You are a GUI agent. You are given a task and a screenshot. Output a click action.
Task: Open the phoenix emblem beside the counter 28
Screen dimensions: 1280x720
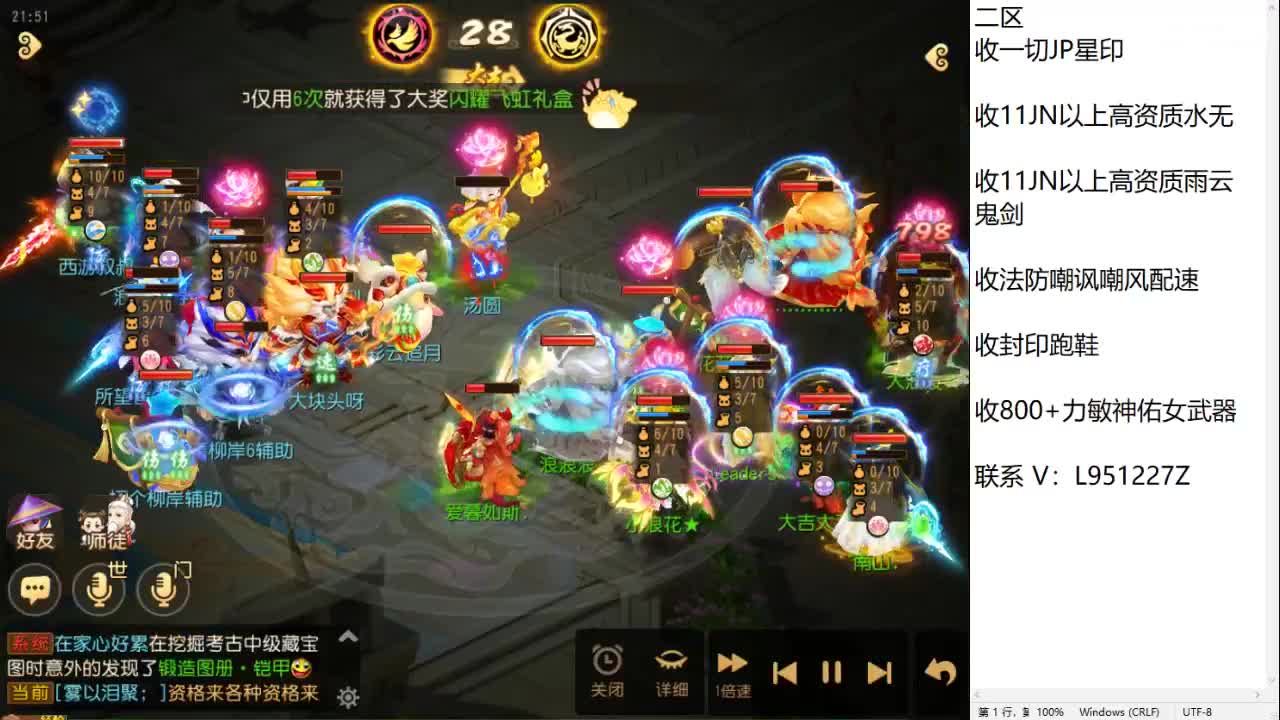pyautogui.click(x=403, y=34)
